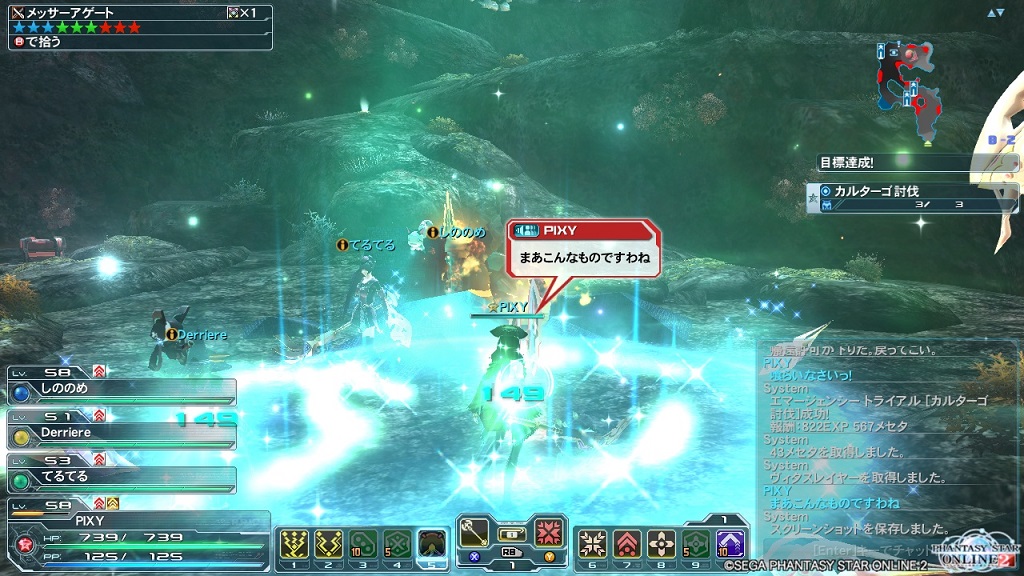Select party member てるてる
This screenshot has width=1024, height=576.
[122, 478]
